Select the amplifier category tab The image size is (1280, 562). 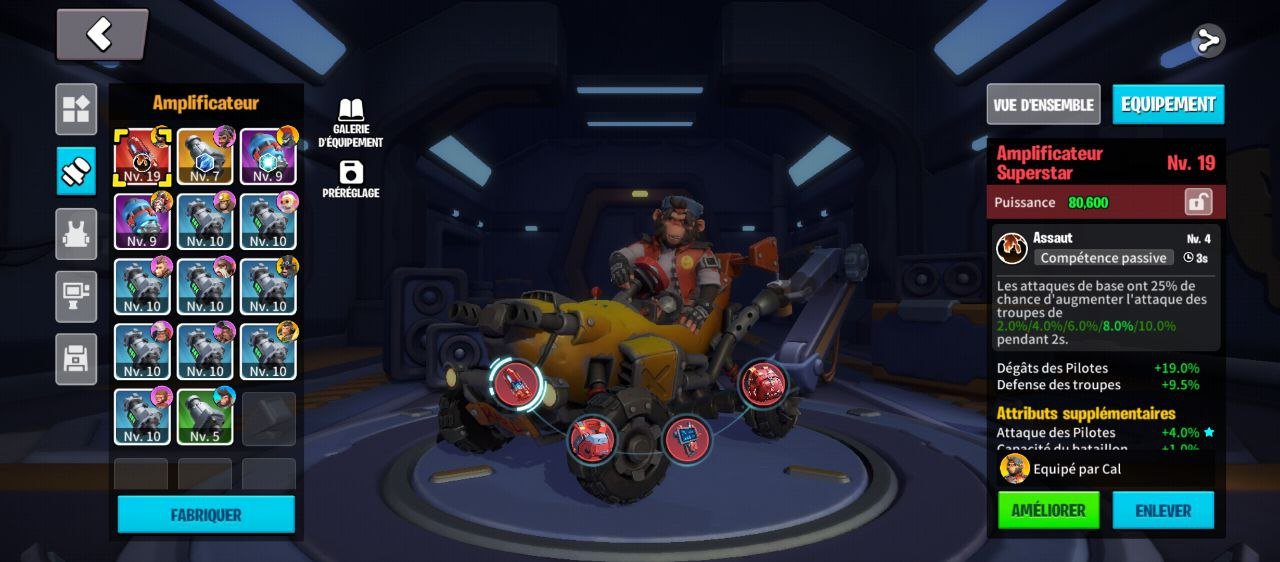76,171
